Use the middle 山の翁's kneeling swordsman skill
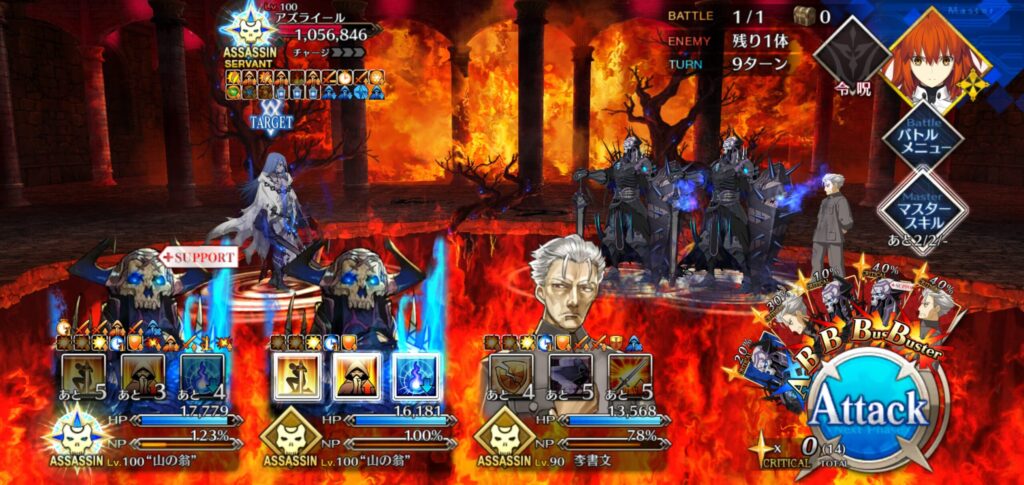Image resolution: width=1024 pixels, height=485 pixels. pyautogui.click(x=295, y=376)
